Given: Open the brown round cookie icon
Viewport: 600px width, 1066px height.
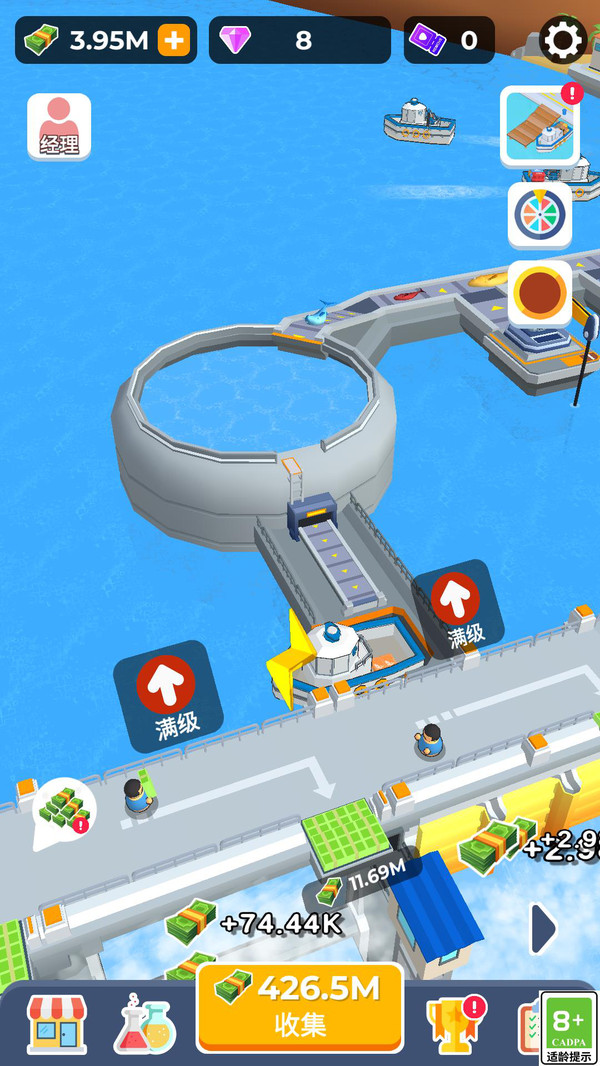Looking at the screenshot, I should 540,294.
